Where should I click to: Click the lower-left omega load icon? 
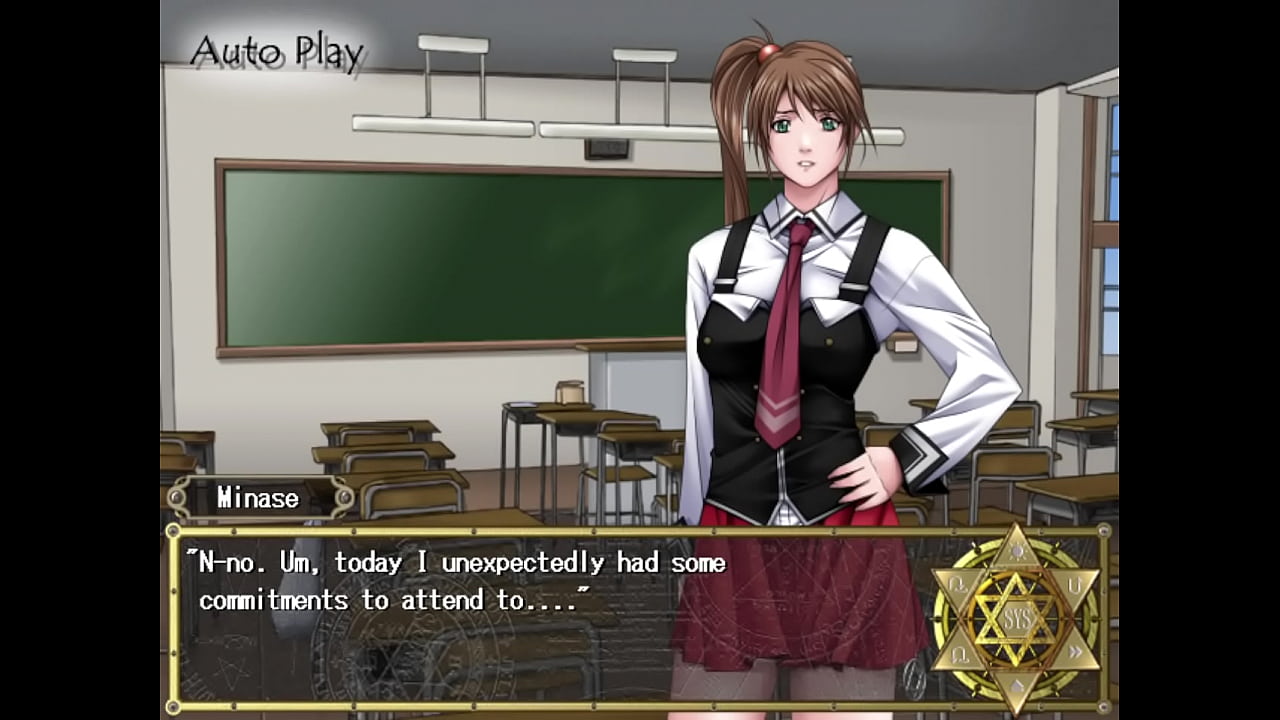click(x=960, y=653)
